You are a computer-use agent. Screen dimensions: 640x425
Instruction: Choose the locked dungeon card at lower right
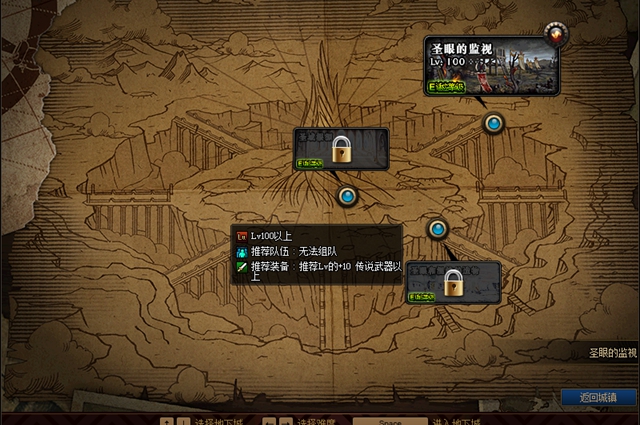tap(452, 281)
